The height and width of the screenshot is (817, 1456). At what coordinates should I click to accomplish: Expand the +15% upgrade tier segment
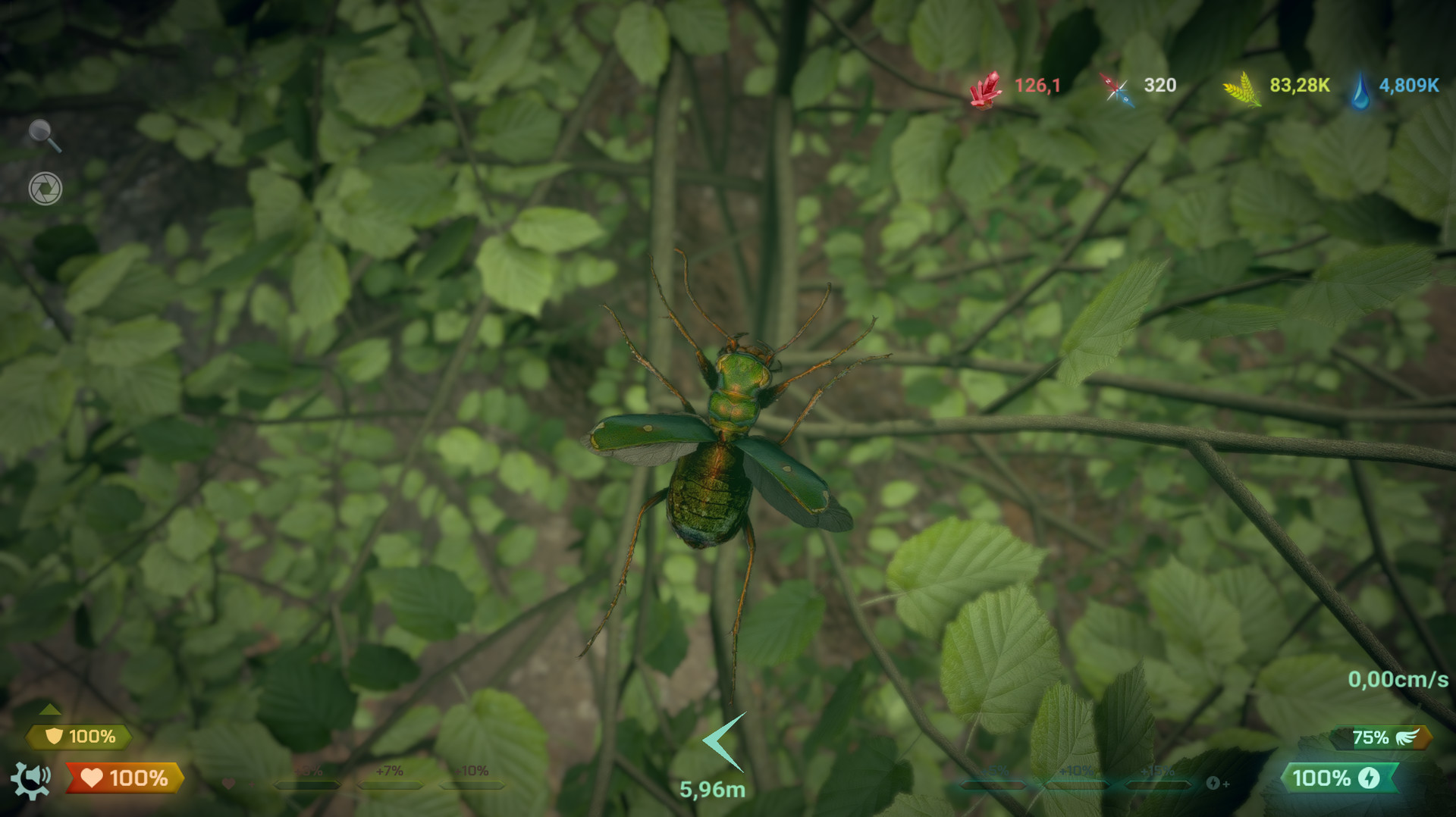click(x=1158, y=784)
